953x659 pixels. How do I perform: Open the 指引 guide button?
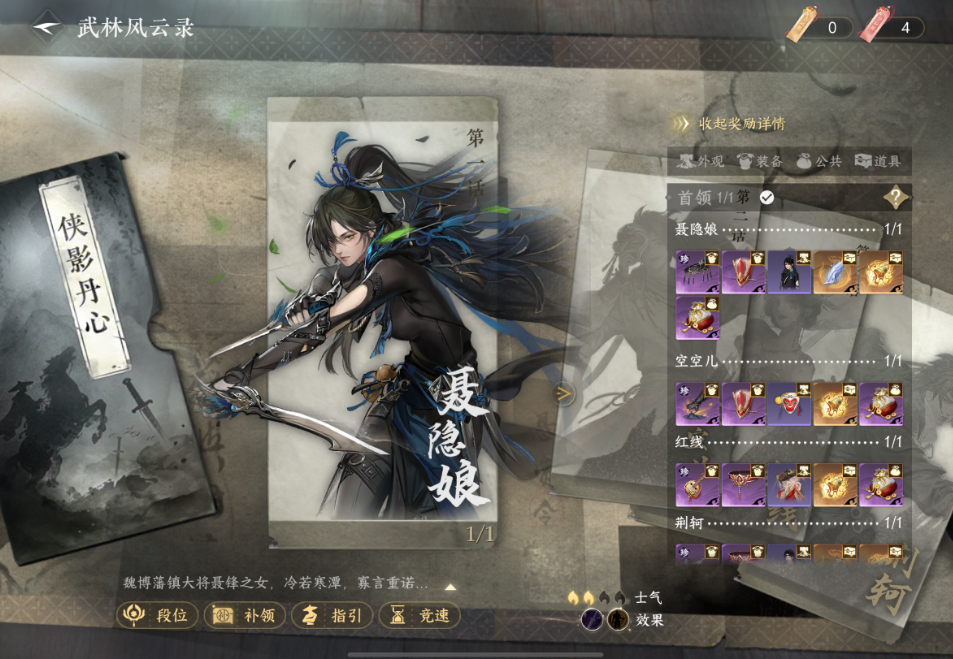333,615
